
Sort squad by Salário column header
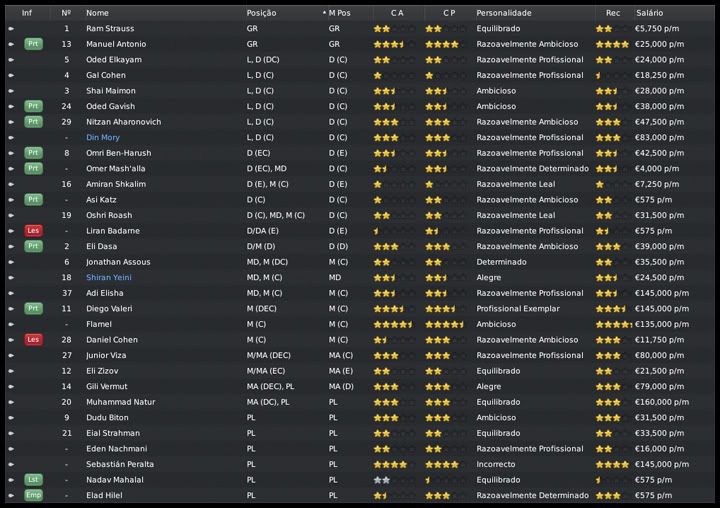pos(648,13)
